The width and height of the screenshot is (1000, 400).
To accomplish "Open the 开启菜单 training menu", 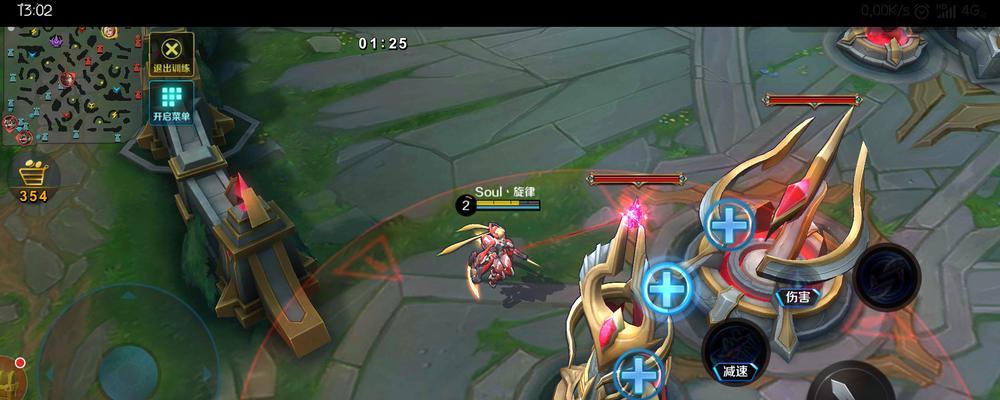I will pos(172,102).
